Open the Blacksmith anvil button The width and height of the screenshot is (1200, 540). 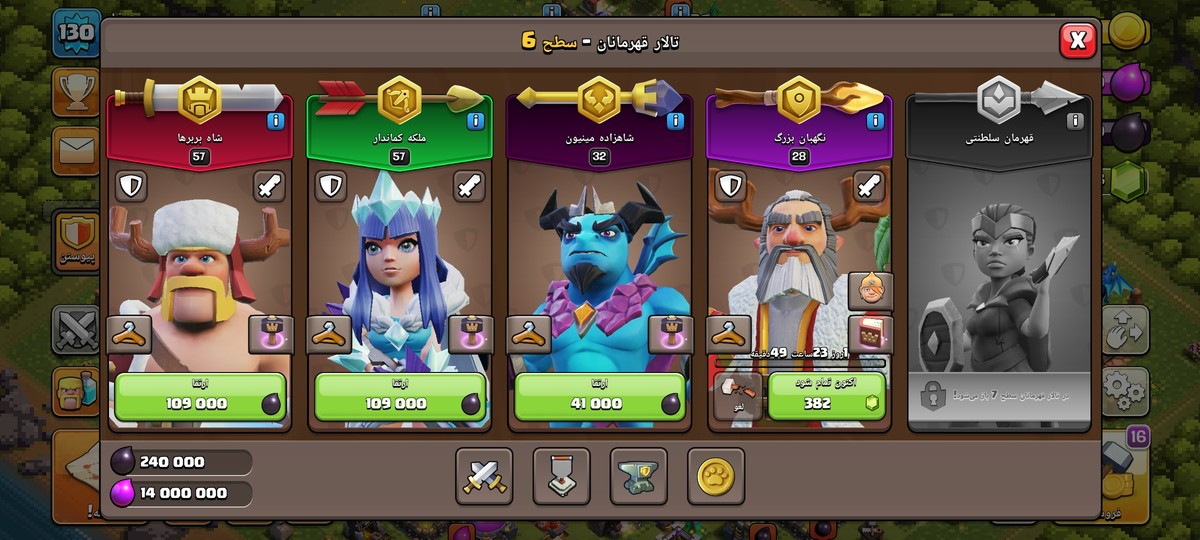[638, 477]
